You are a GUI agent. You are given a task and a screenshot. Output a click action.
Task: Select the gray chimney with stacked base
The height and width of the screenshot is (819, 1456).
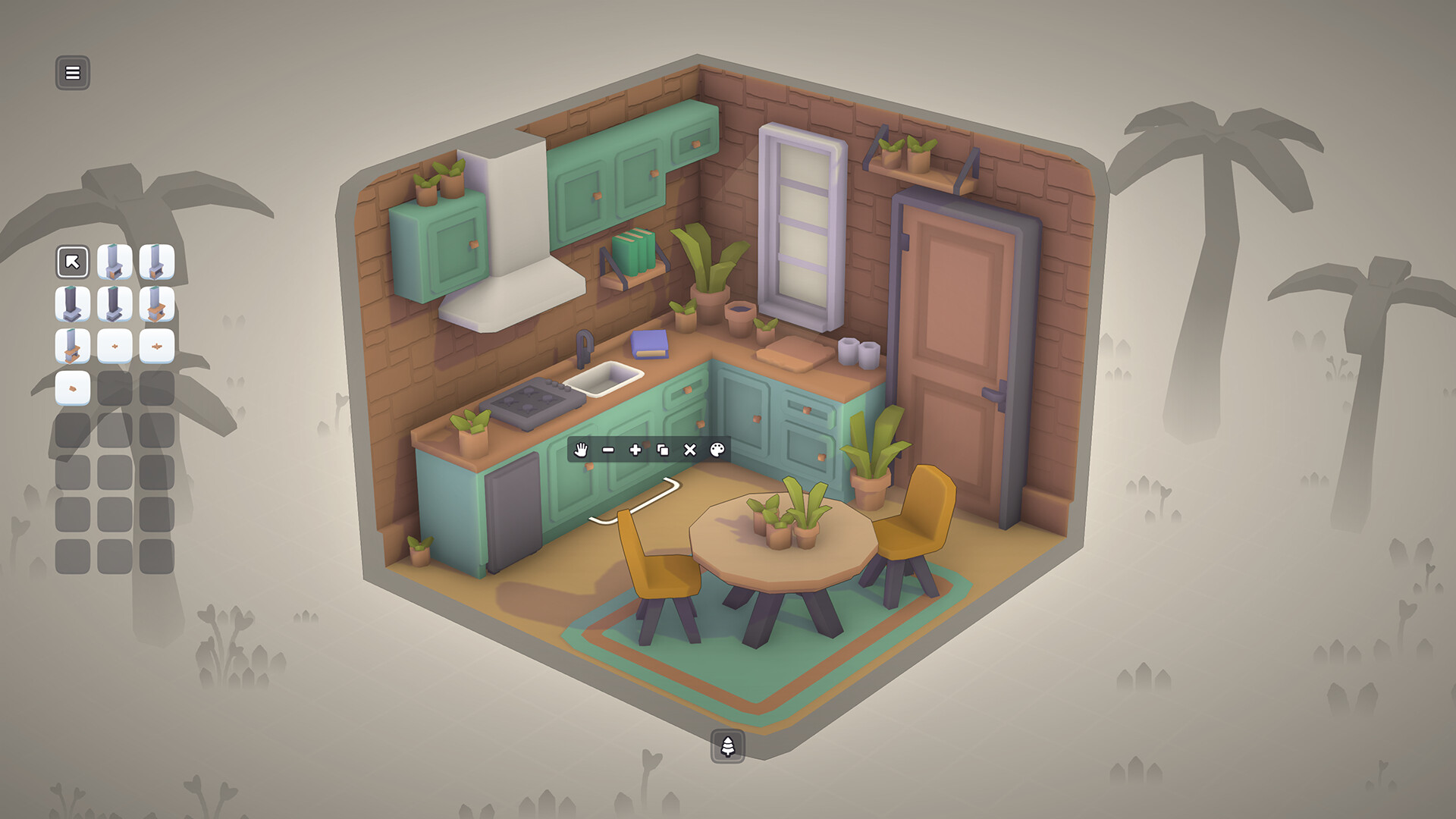[116, 305]
